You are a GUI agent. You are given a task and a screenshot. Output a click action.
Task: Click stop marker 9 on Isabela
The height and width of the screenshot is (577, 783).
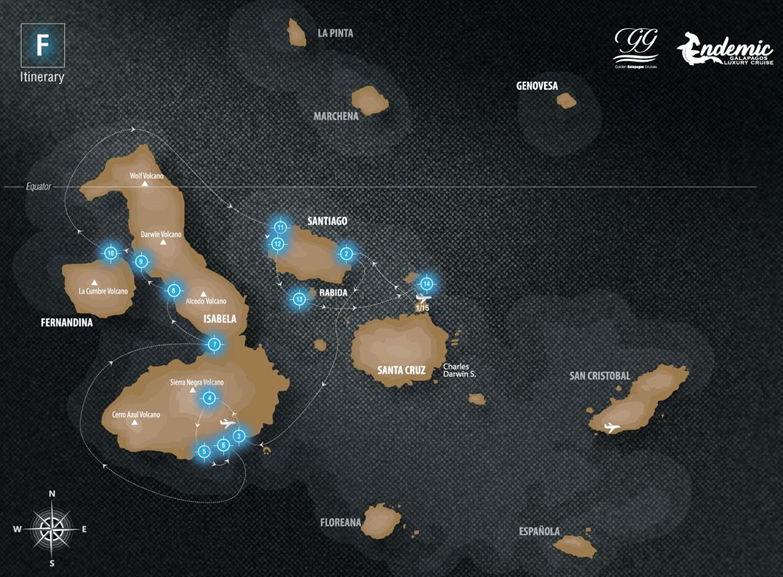[141, 262]
